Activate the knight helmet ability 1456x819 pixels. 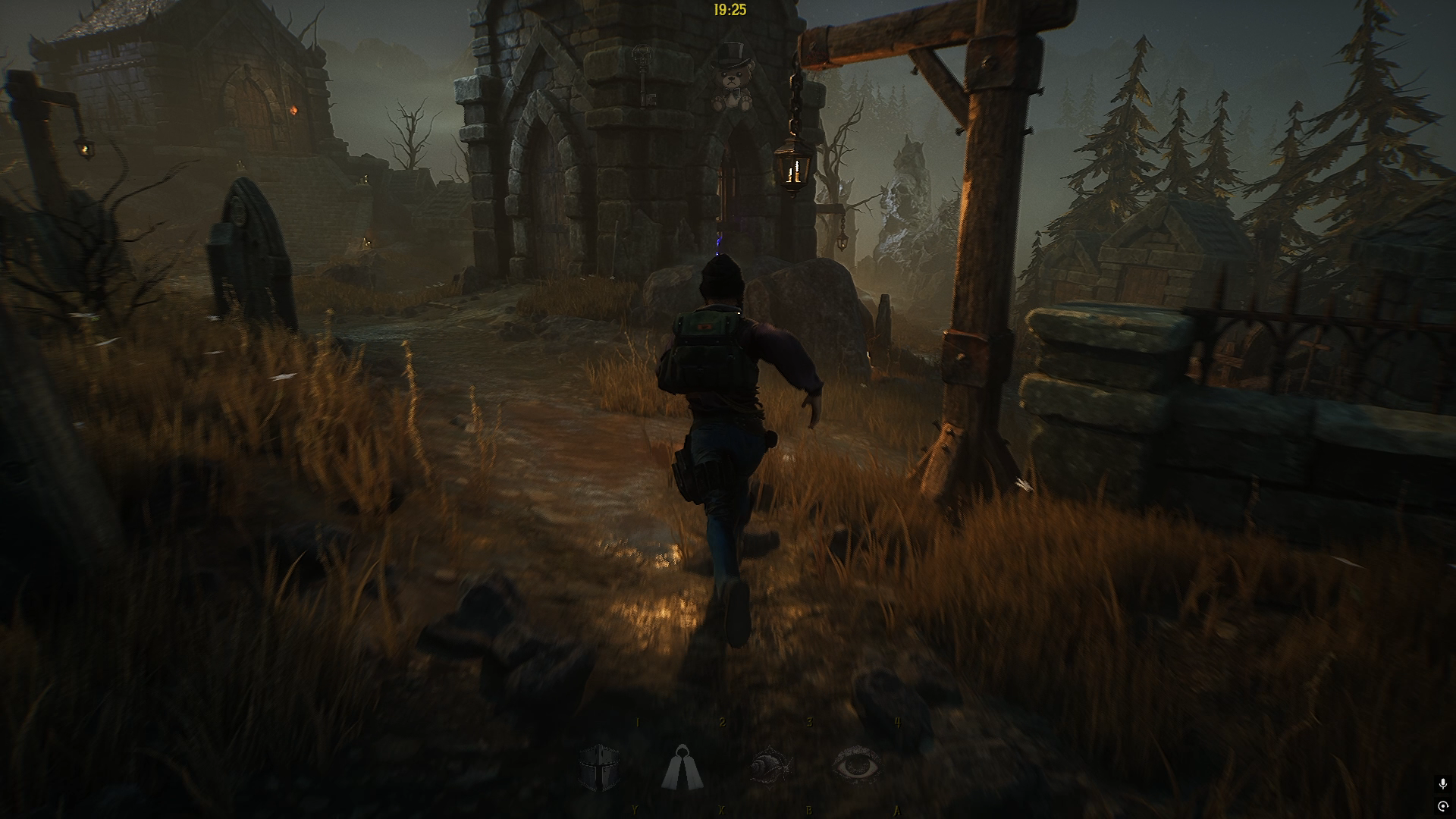coord(598,767)
